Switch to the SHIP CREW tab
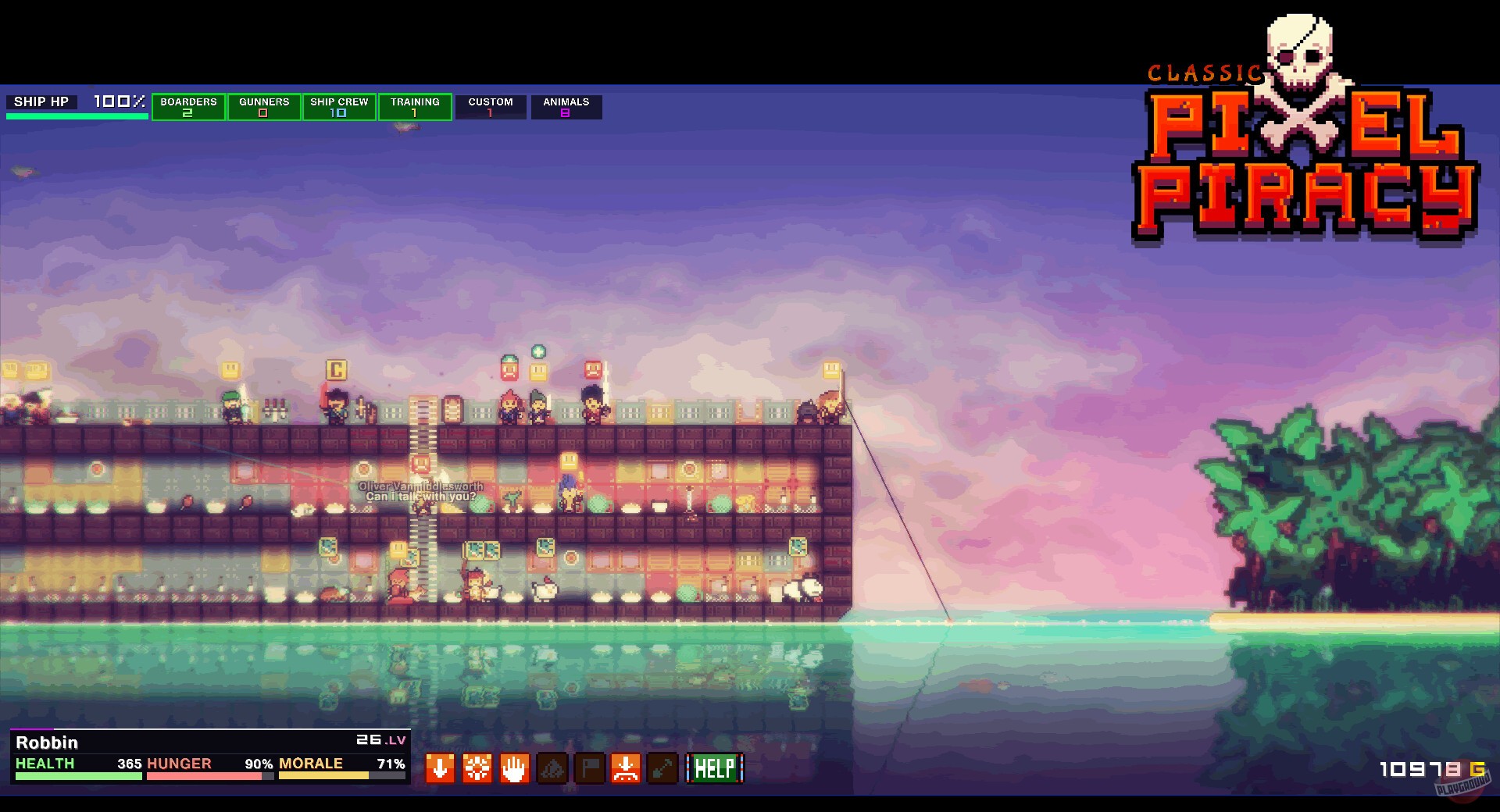 click(339, 107)
